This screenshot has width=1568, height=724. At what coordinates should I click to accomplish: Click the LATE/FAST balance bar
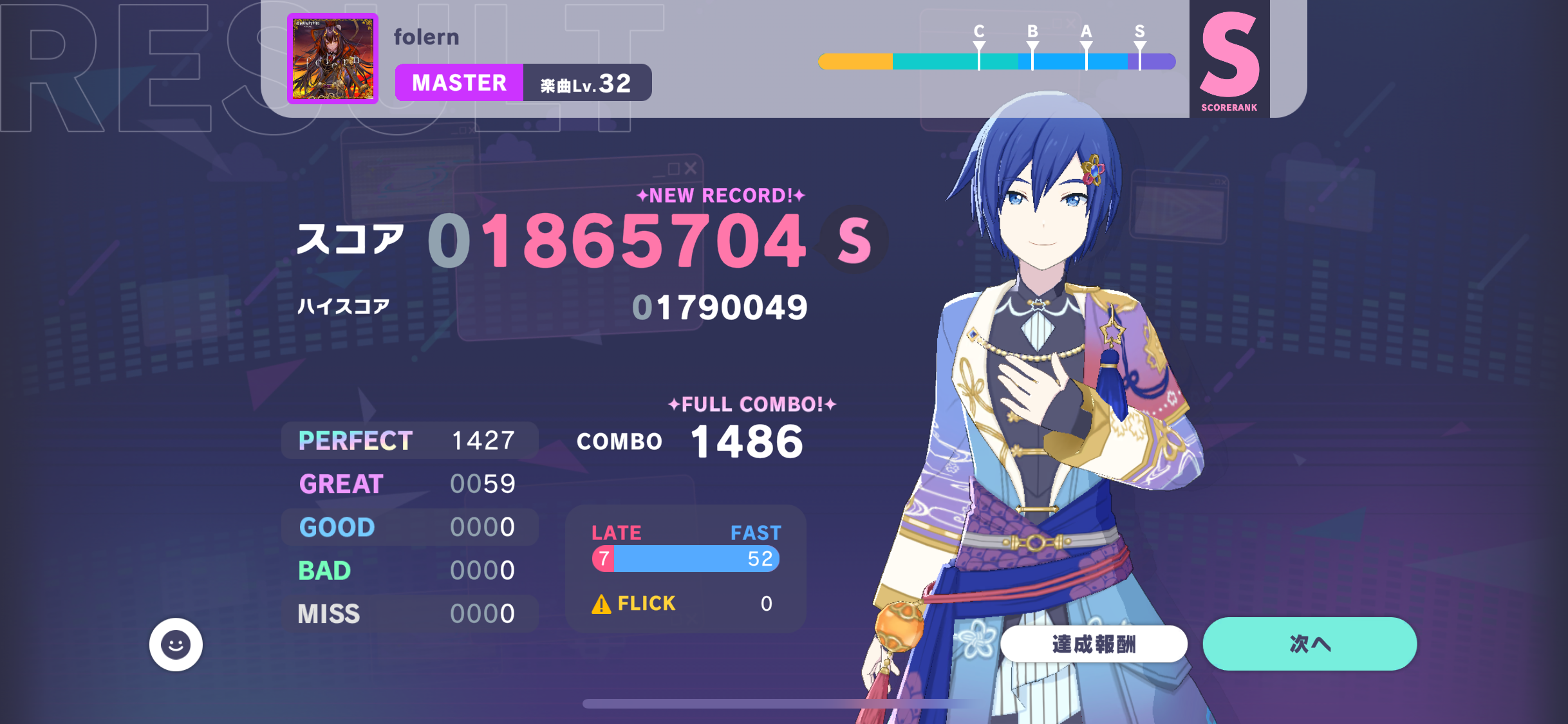685,559
